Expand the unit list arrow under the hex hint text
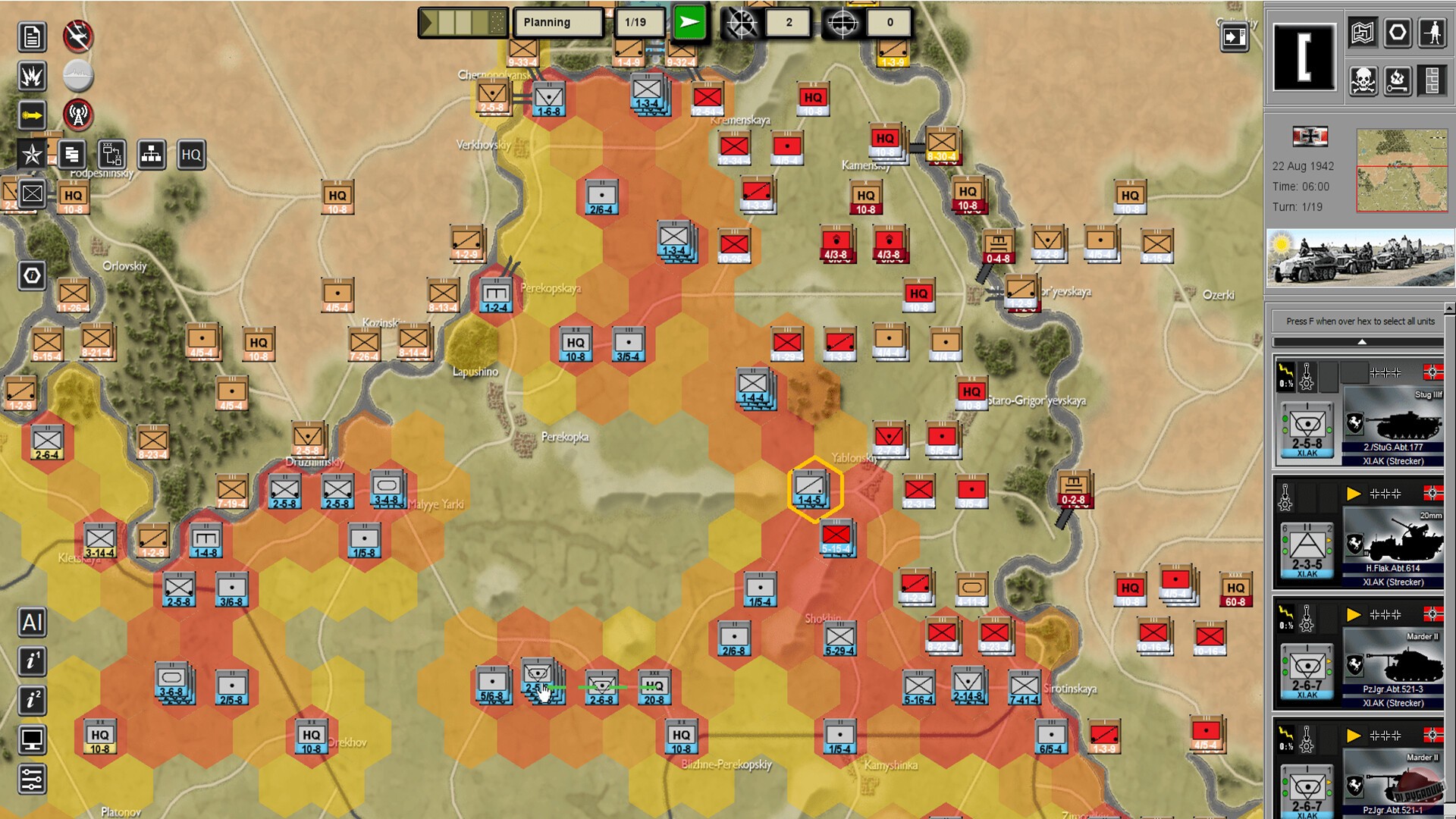The height and width of the screenshot is (819, 1456). click(x=1357, y=341)
